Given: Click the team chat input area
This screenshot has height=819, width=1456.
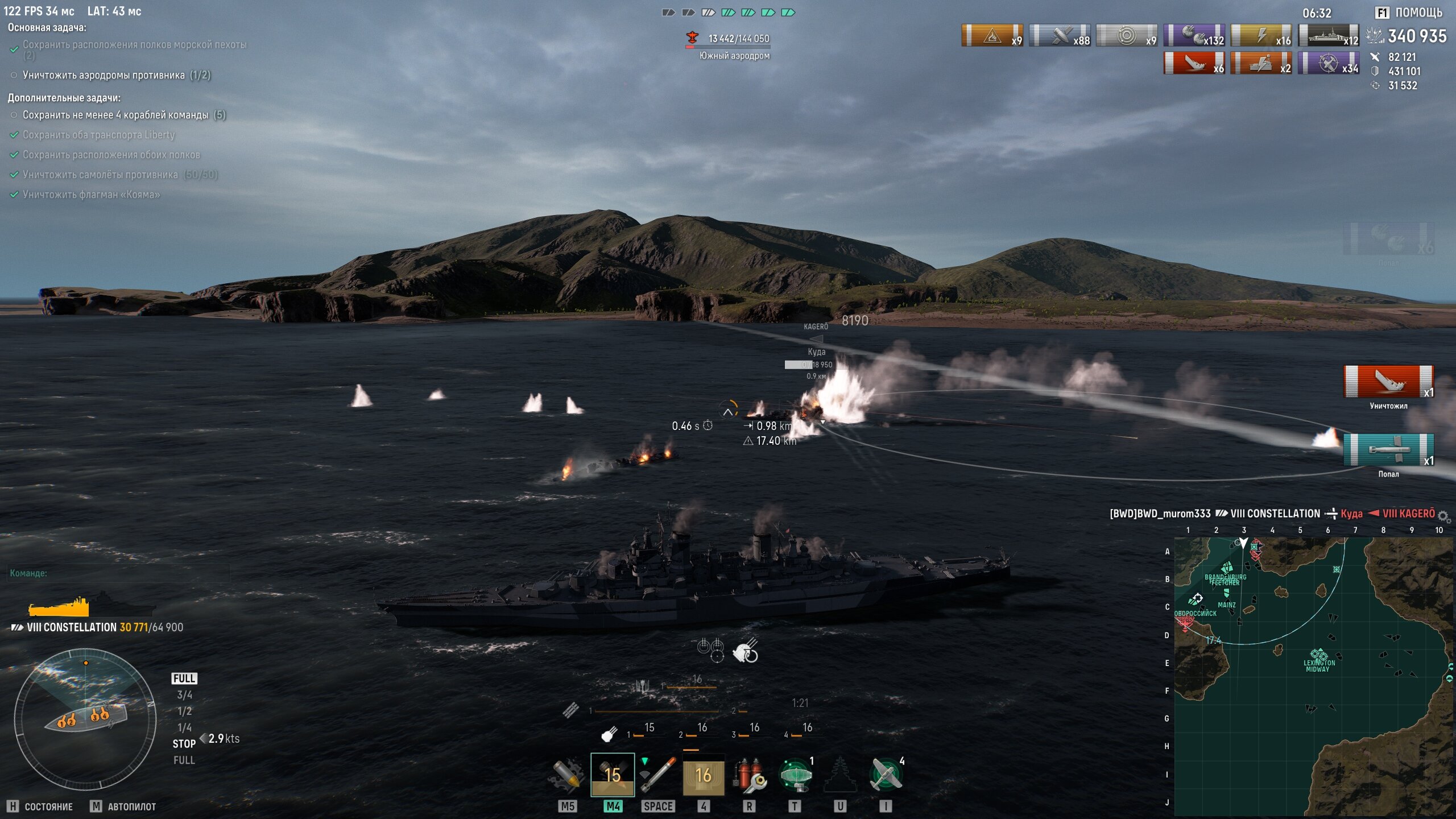Looking at the screenshot, I should click(114, 573).
